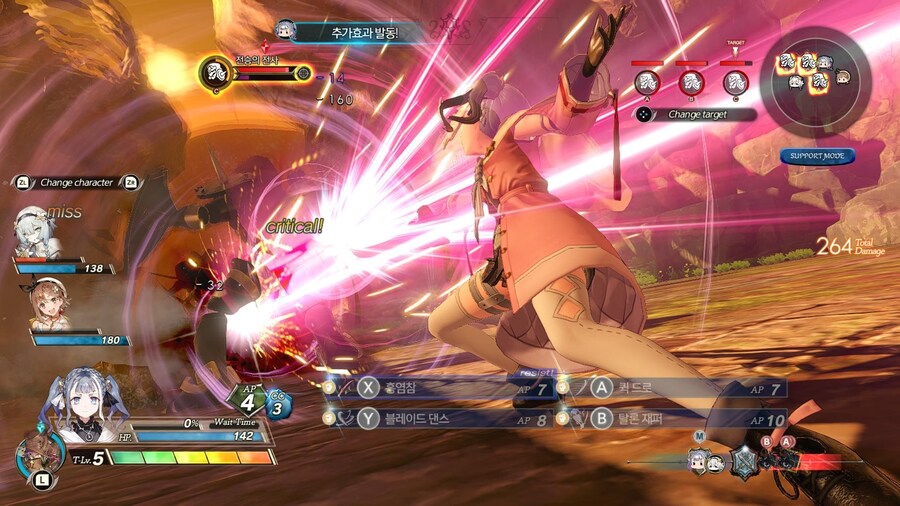
Task: Click the Change character label
Action: click(x=76, y=183)
